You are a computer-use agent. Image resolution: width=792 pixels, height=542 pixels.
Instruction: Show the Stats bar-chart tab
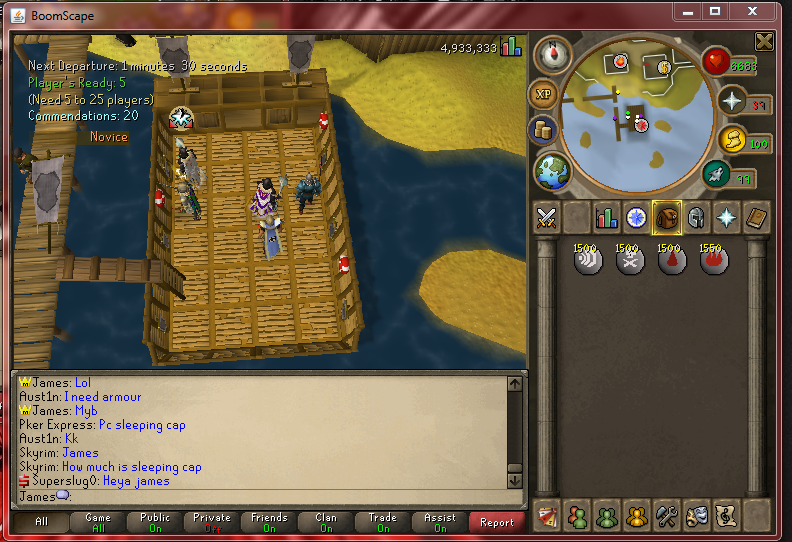[x=606, y=217]
